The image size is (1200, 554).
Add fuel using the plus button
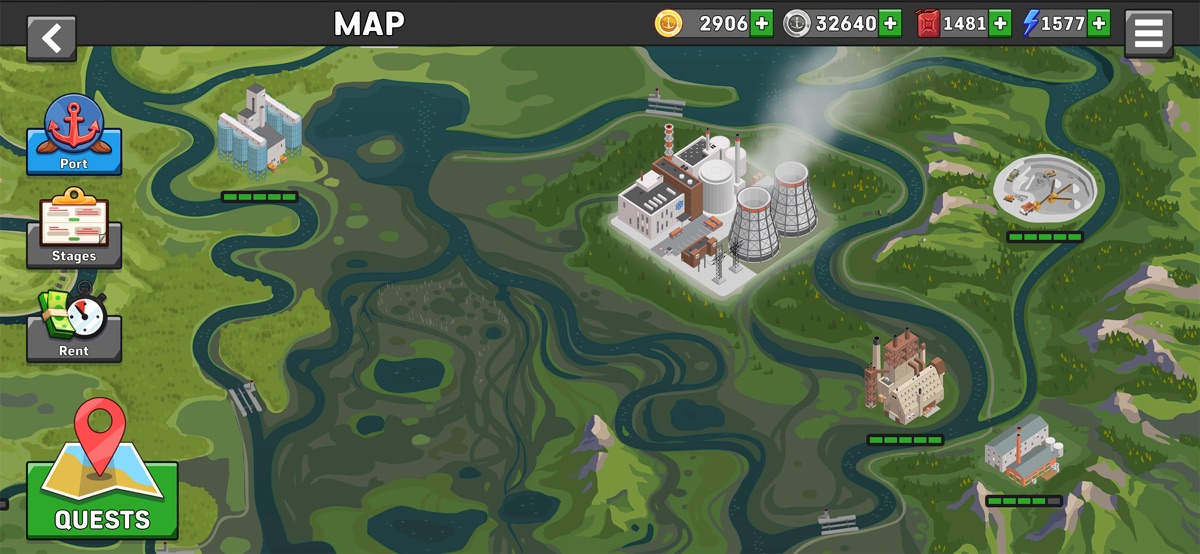999,23
